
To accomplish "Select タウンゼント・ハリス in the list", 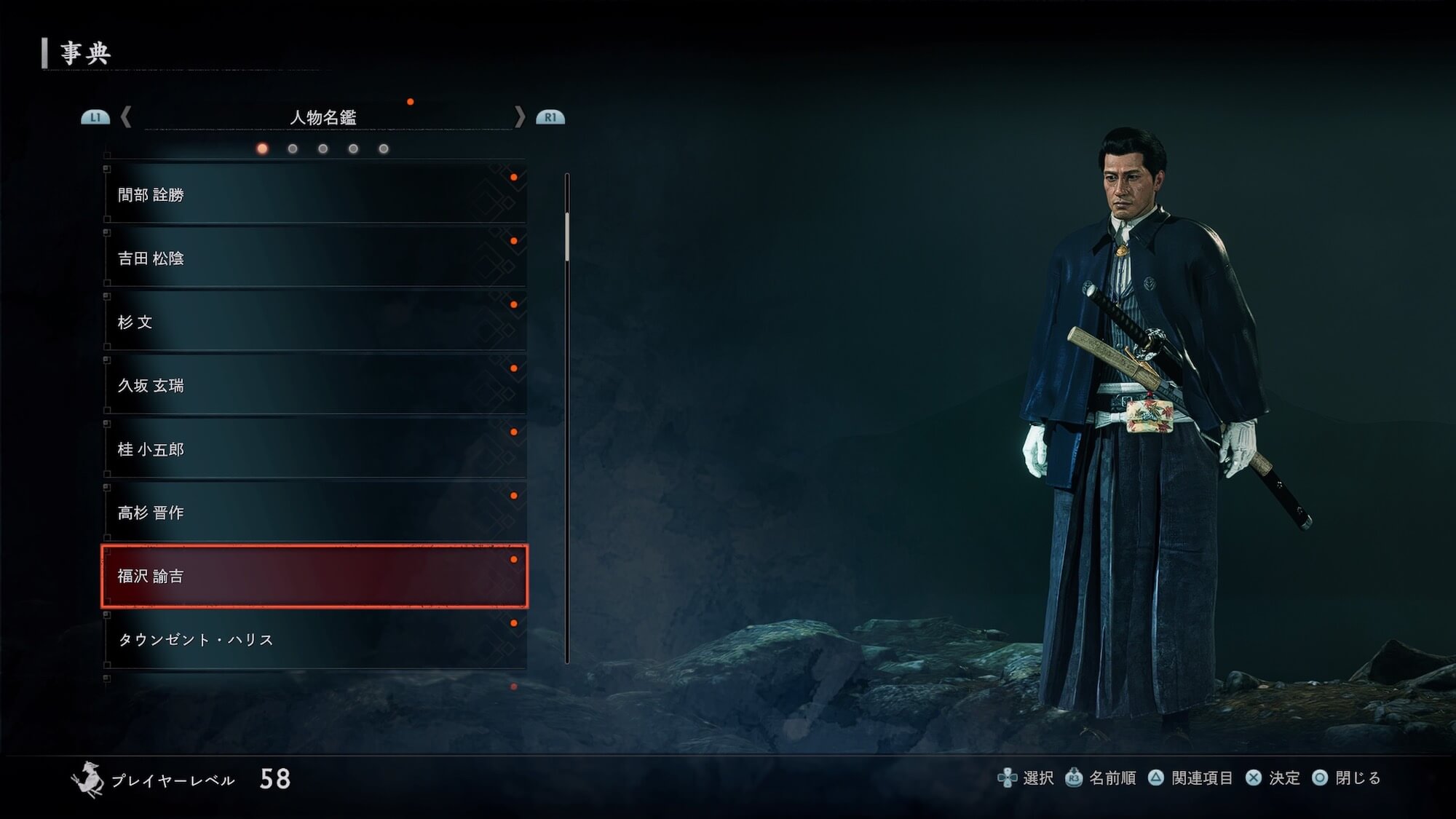I will [x=314, y=639].
